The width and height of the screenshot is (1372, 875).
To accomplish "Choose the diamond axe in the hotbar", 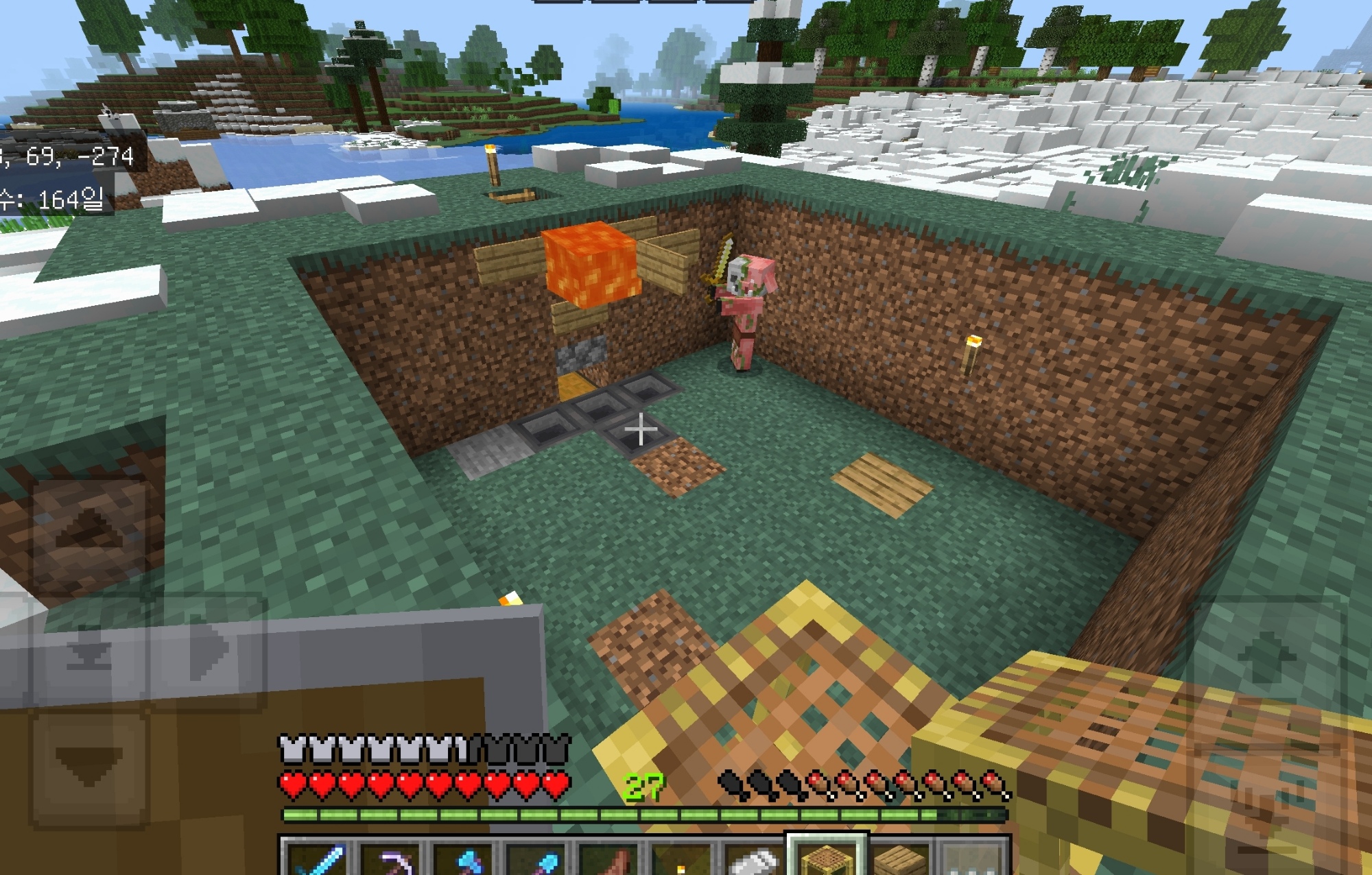I will [464, 857].
